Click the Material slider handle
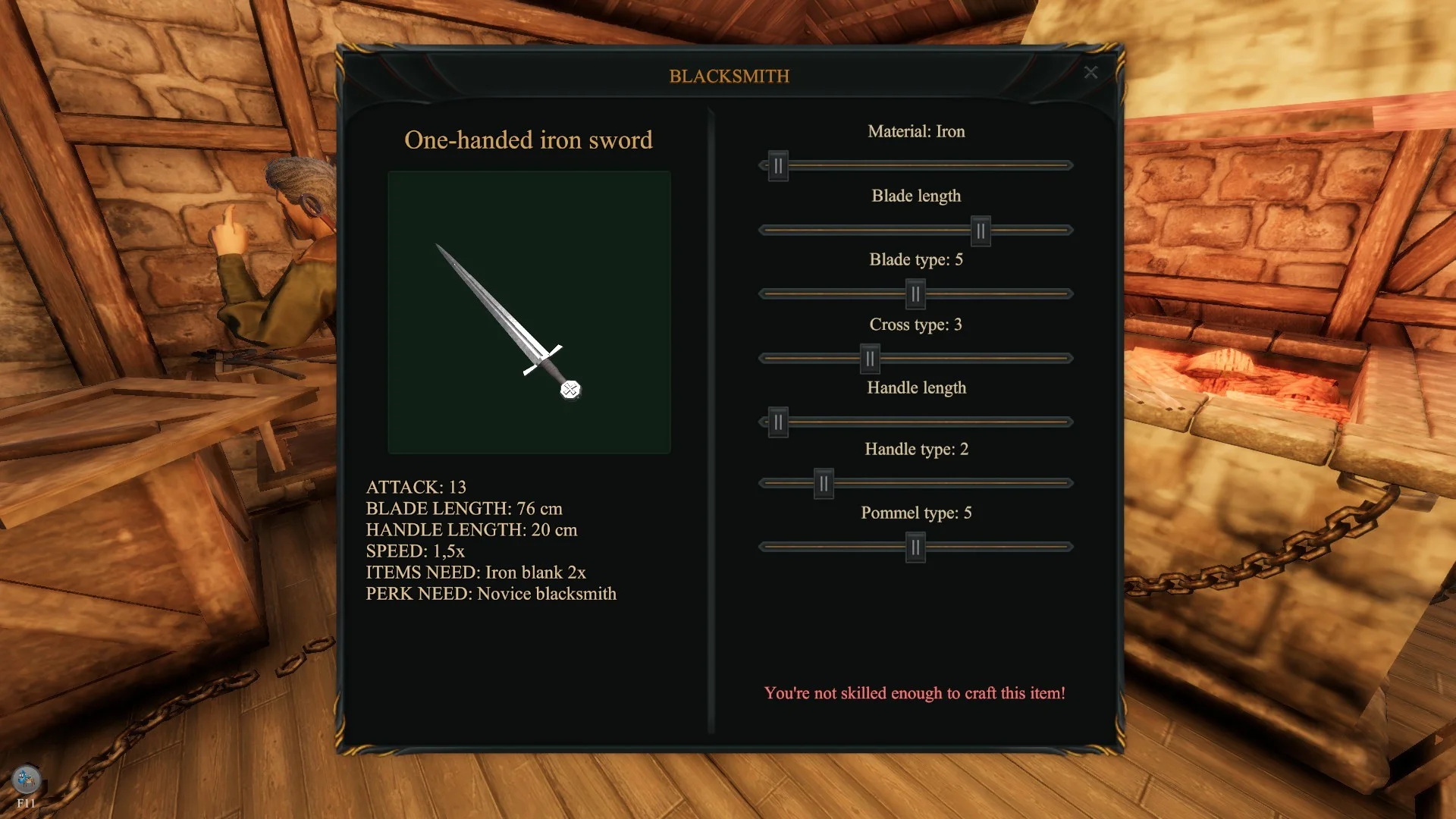This screenshot has width=1456, height=819. pyautogui.click(x=778, y=166)
